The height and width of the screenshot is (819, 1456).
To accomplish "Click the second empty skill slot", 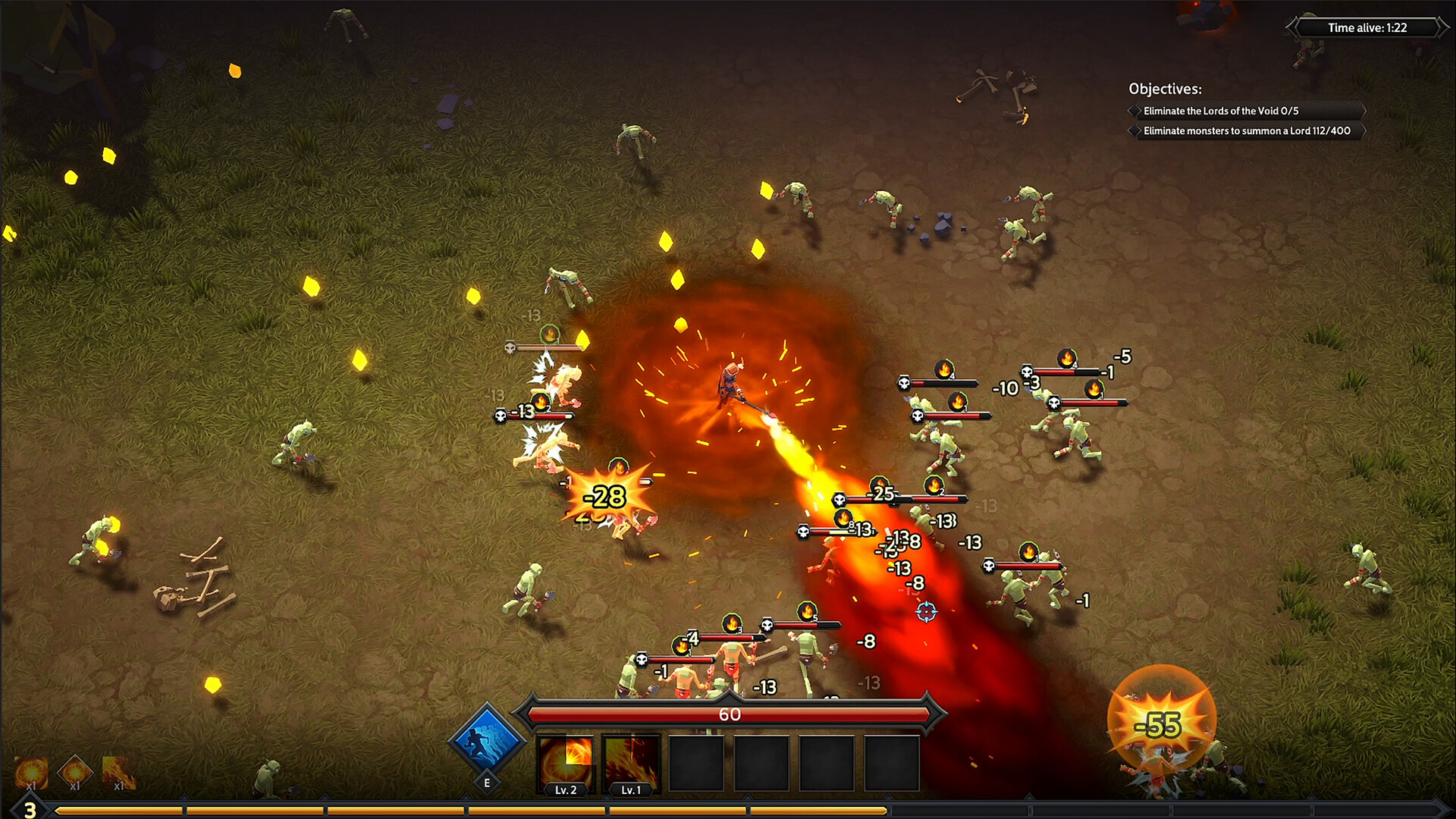I will click(761, 762).
